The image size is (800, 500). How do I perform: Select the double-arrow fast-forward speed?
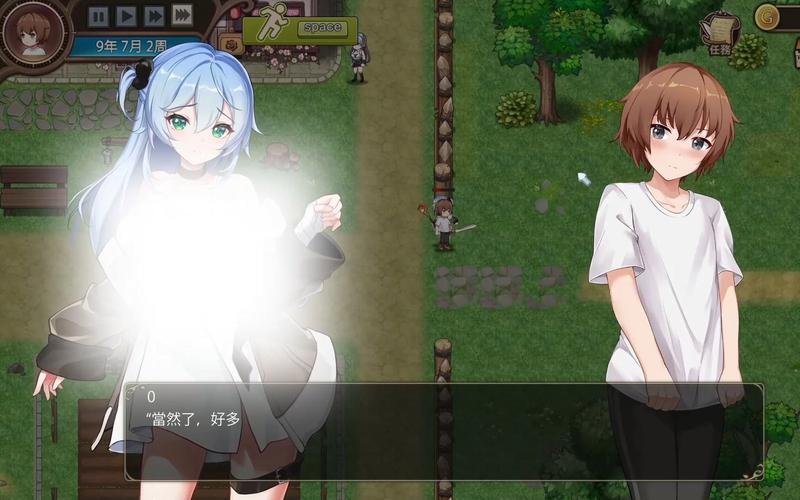154,16
